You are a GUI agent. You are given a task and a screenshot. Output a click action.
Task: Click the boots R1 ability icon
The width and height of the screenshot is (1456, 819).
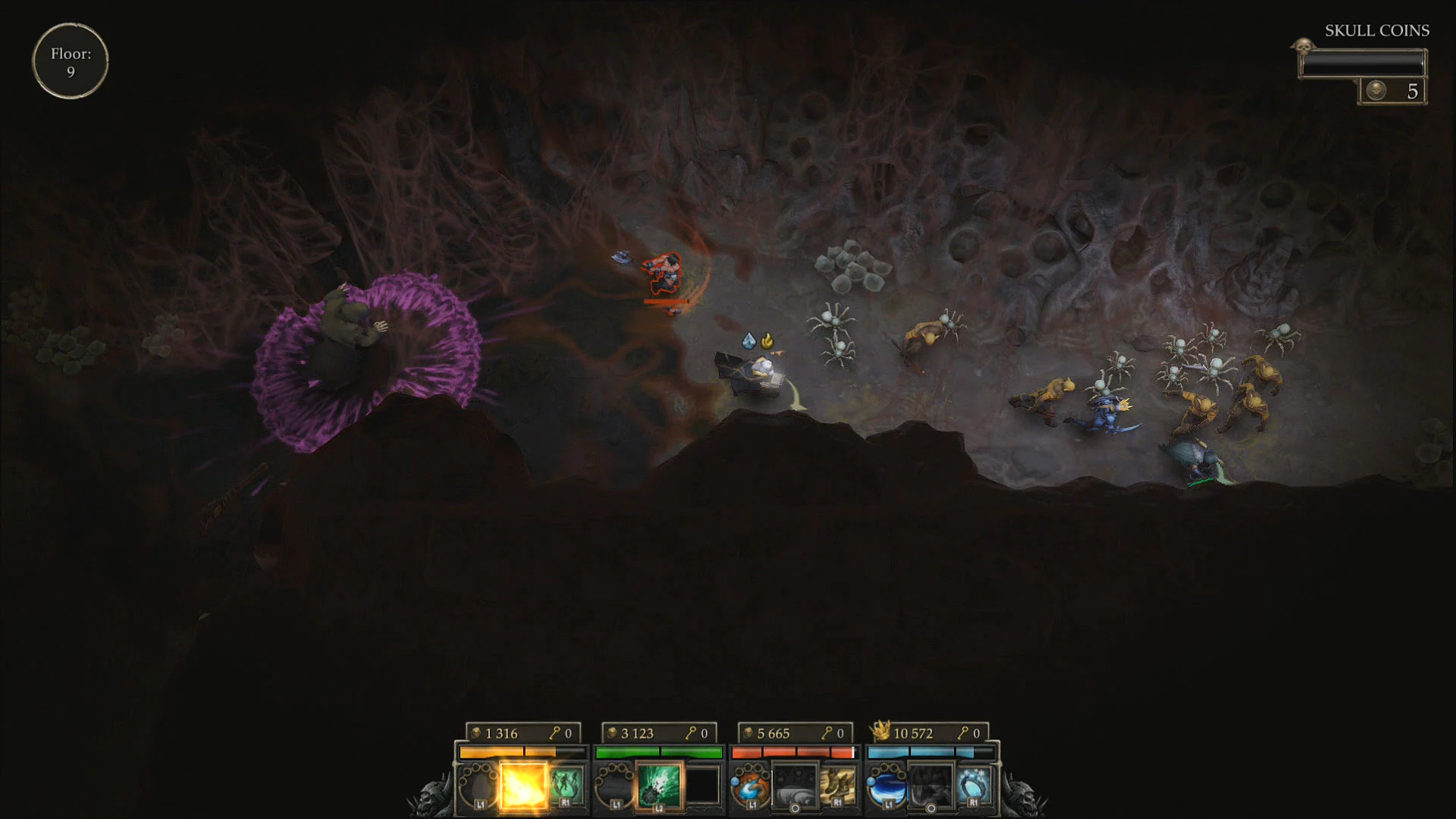[838, 785]
